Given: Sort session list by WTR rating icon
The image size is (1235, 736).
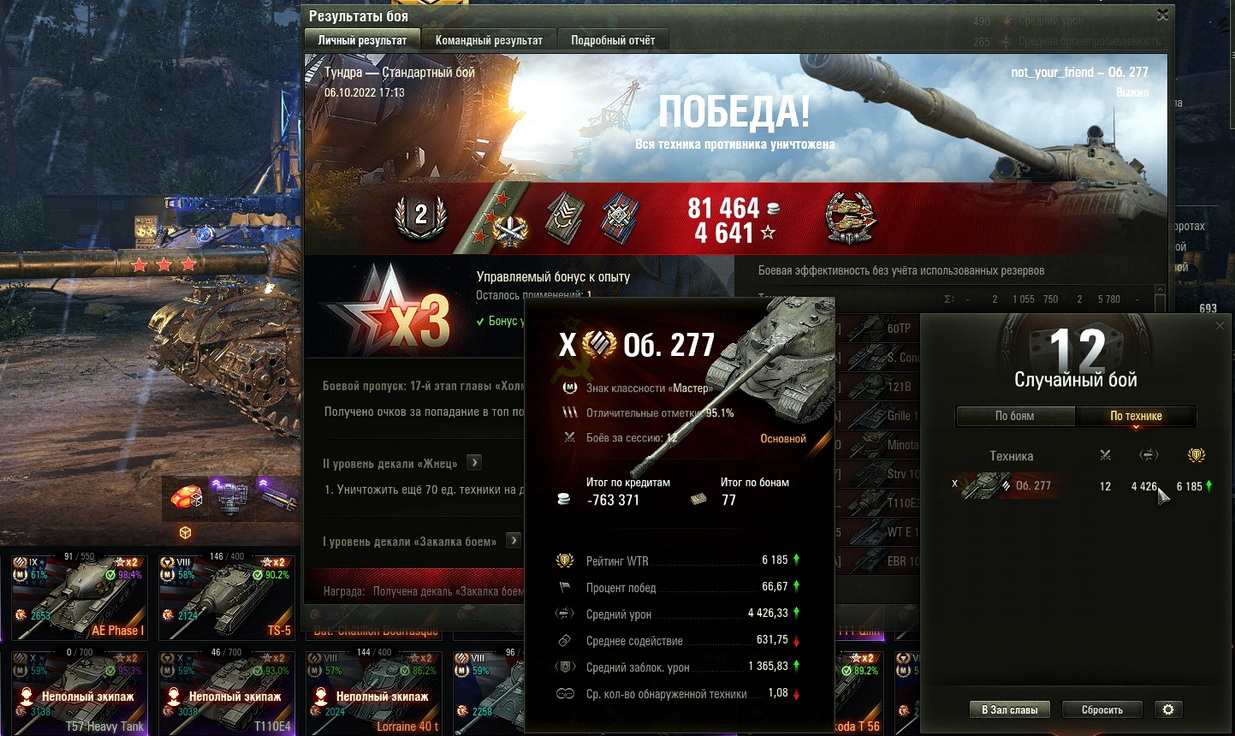Looking at the screenshot, I should click(x=1196, y=456).
